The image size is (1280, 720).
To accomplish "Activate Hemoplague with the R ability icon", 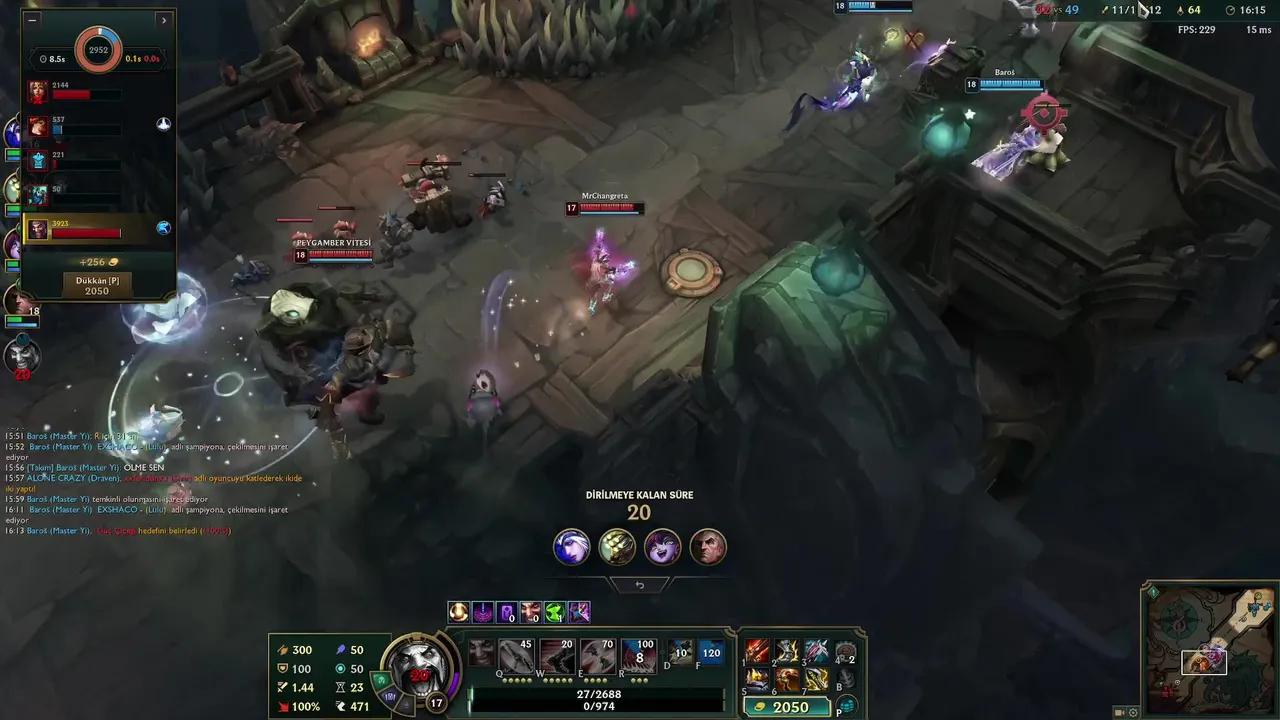I will 638,655.
